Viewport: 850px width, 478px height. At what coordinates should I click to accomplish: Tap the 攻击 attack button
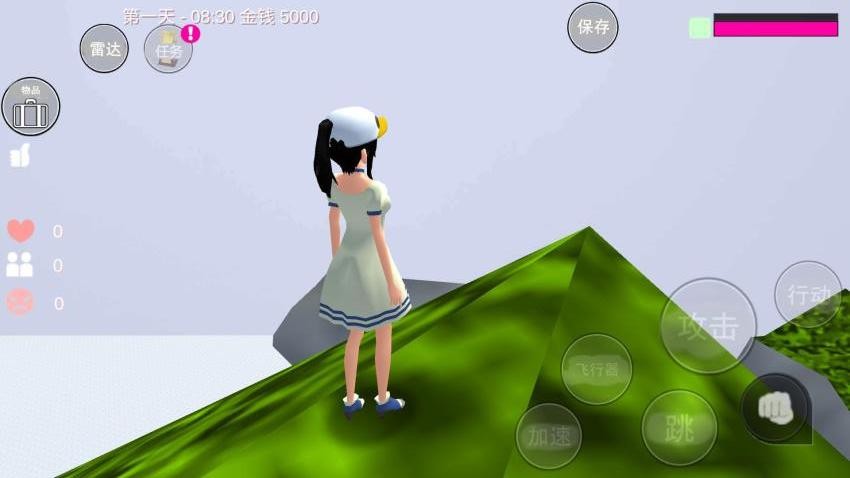[x=709, y=326]
